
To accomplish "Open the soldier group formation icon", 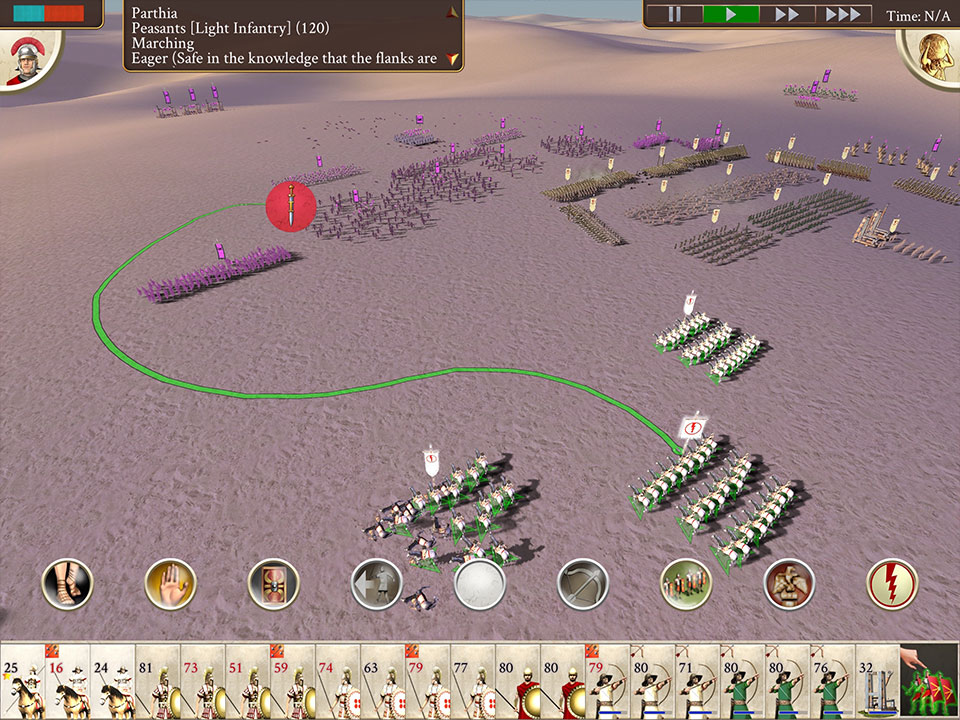I will point(686,584).
